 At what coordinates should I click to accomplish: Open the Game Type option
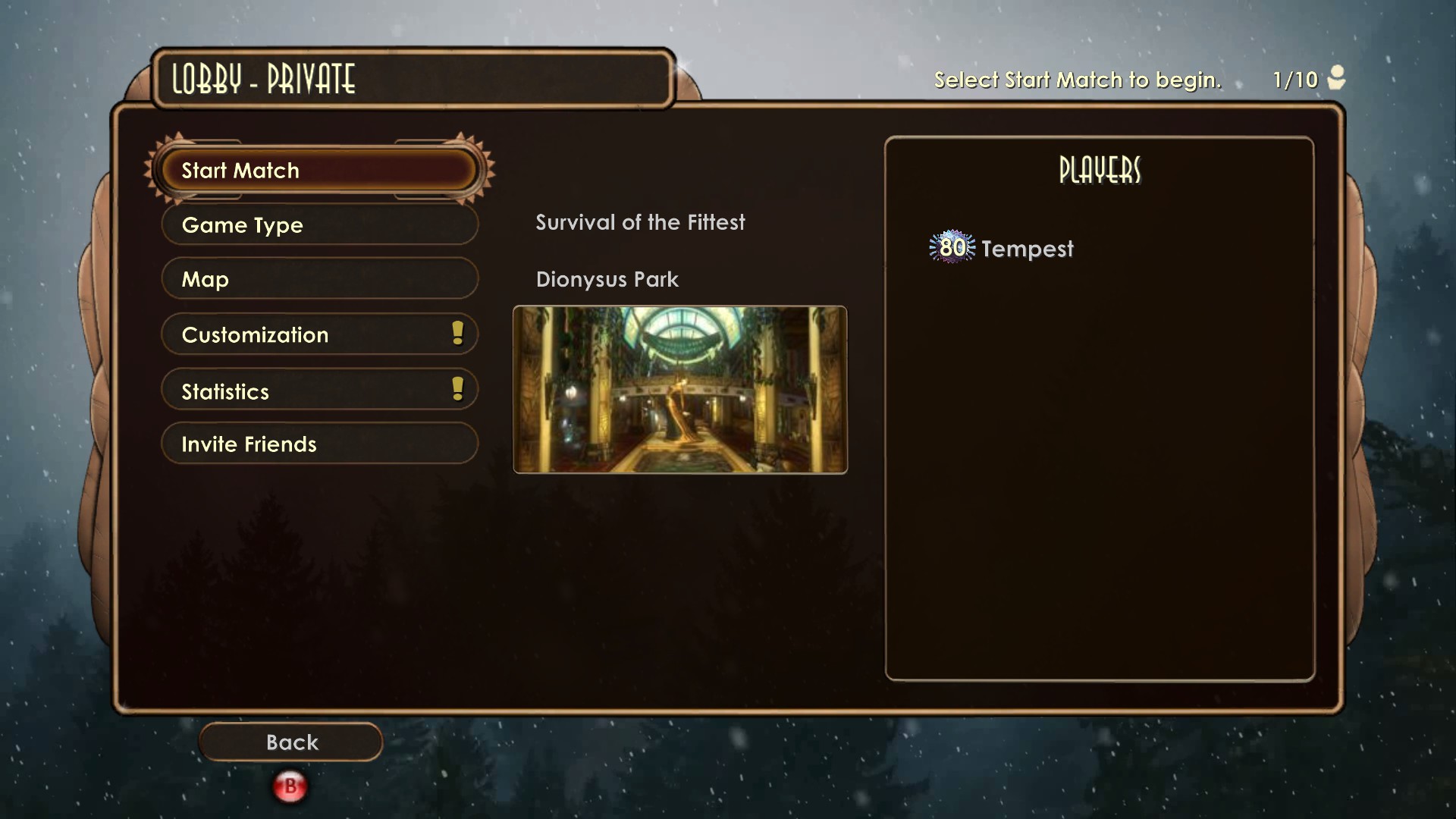coord(318,225)
